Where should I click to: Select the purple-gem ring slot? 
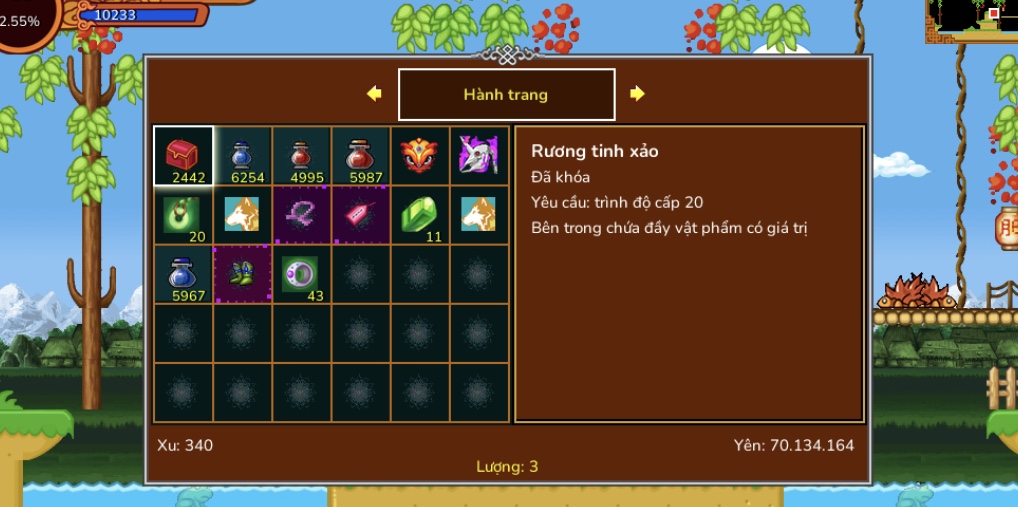tap(301, 274)
